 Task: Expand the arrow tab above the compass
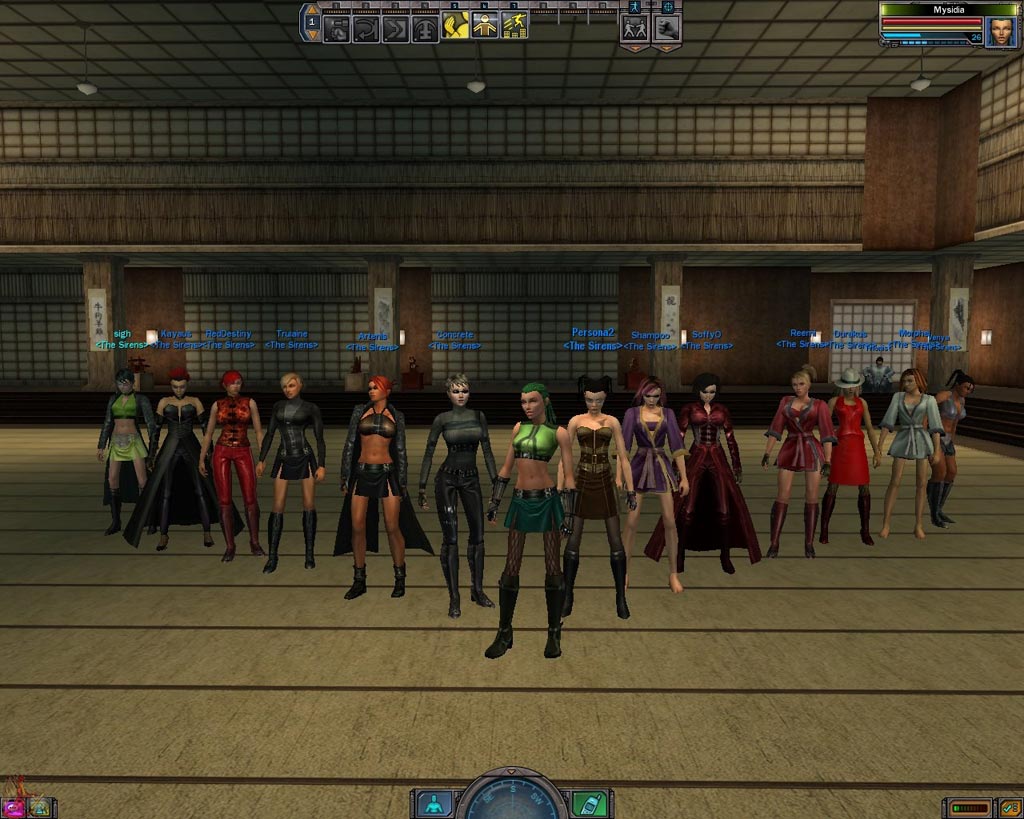[x=511, y=772]
